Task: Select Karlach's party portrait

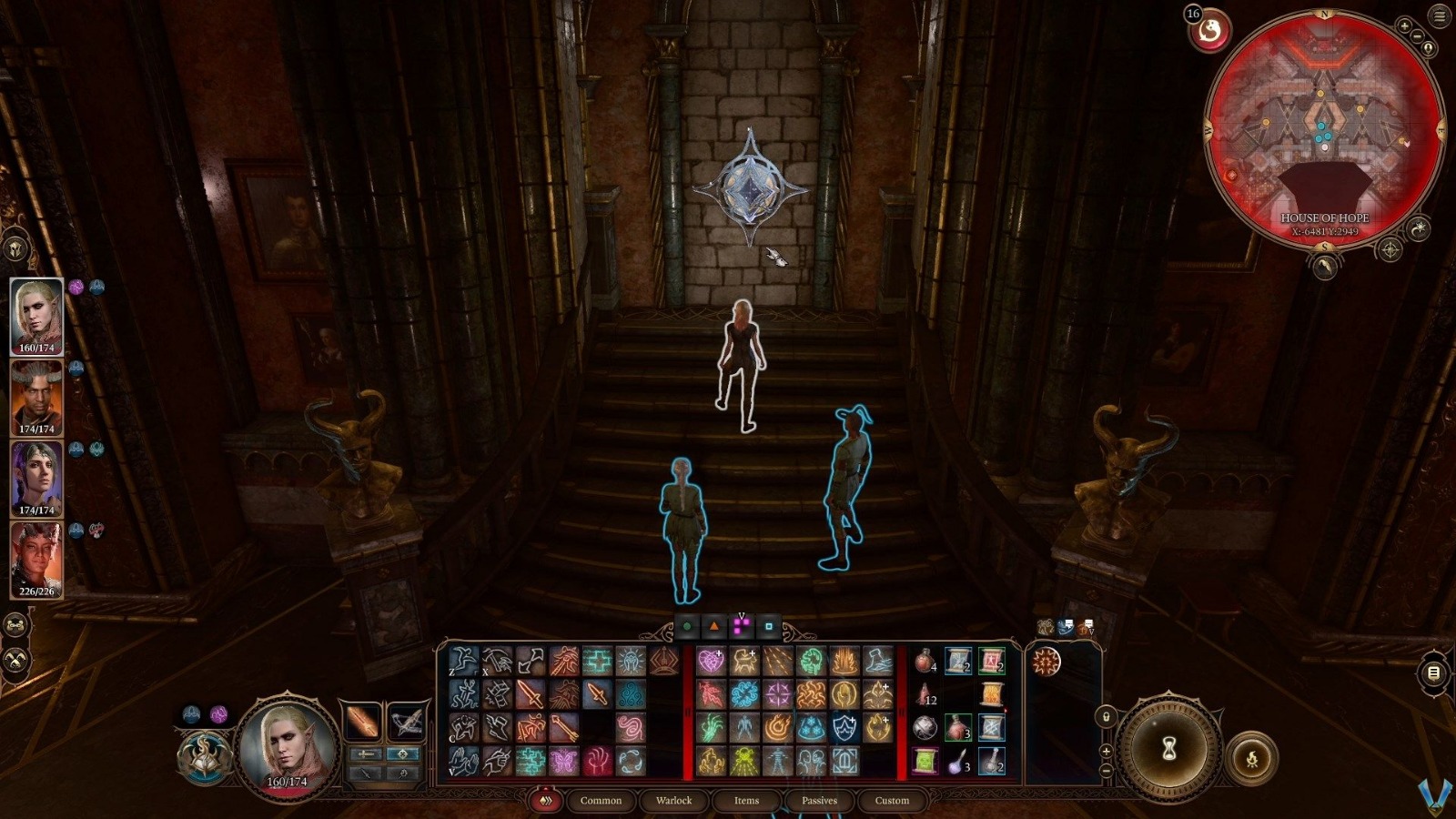Action: [x=36, y=555]
